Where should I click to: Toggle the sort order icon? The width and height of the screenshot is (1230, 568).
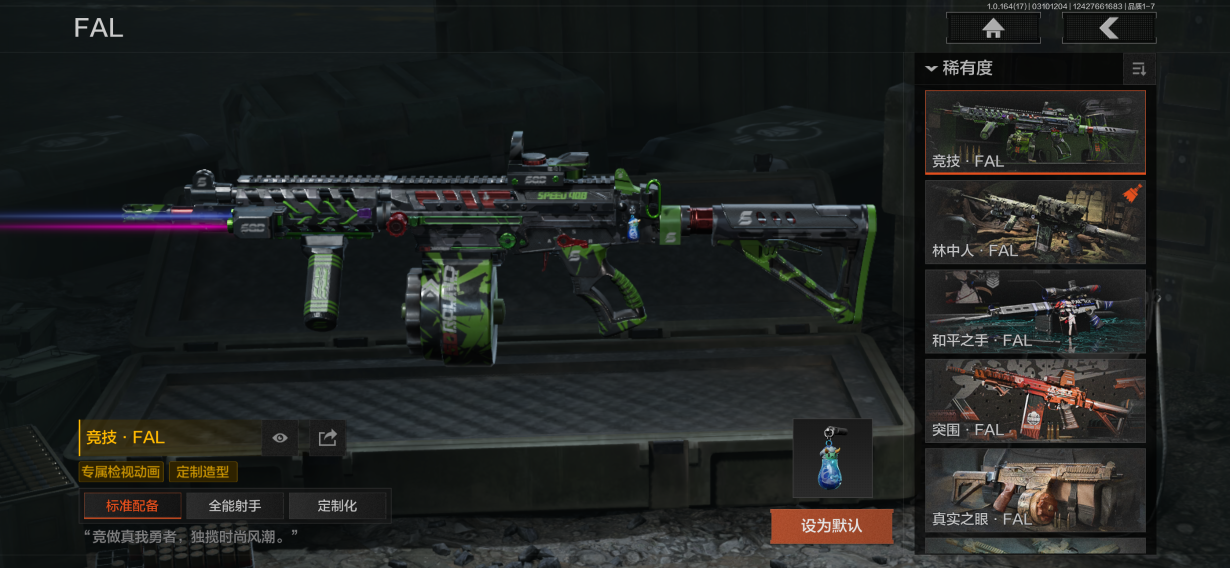[1138, 69]
